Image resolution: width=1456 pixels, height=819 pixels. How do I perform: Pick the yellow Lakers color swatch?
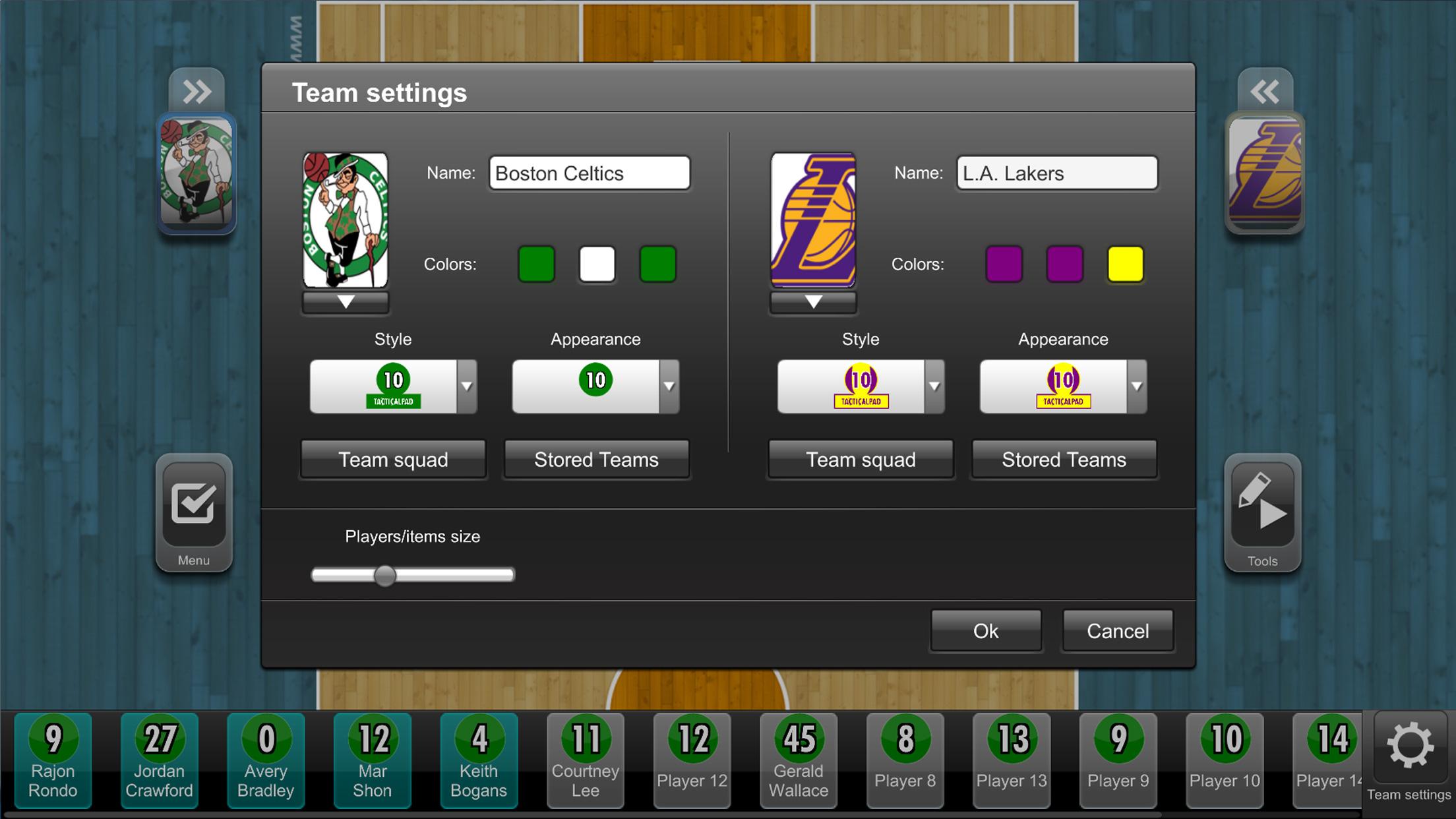1126,264
